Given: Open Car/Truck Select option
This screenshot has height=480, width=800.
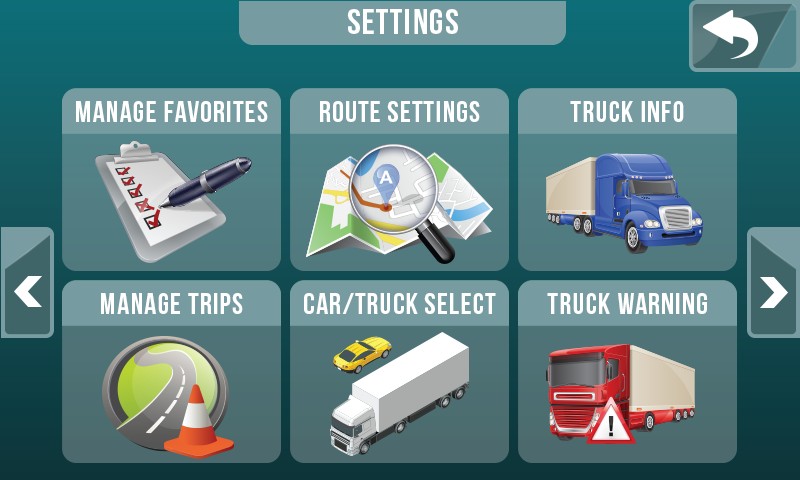Looking at the screenshot, I should pyautogui.click(x=399, y=372).
